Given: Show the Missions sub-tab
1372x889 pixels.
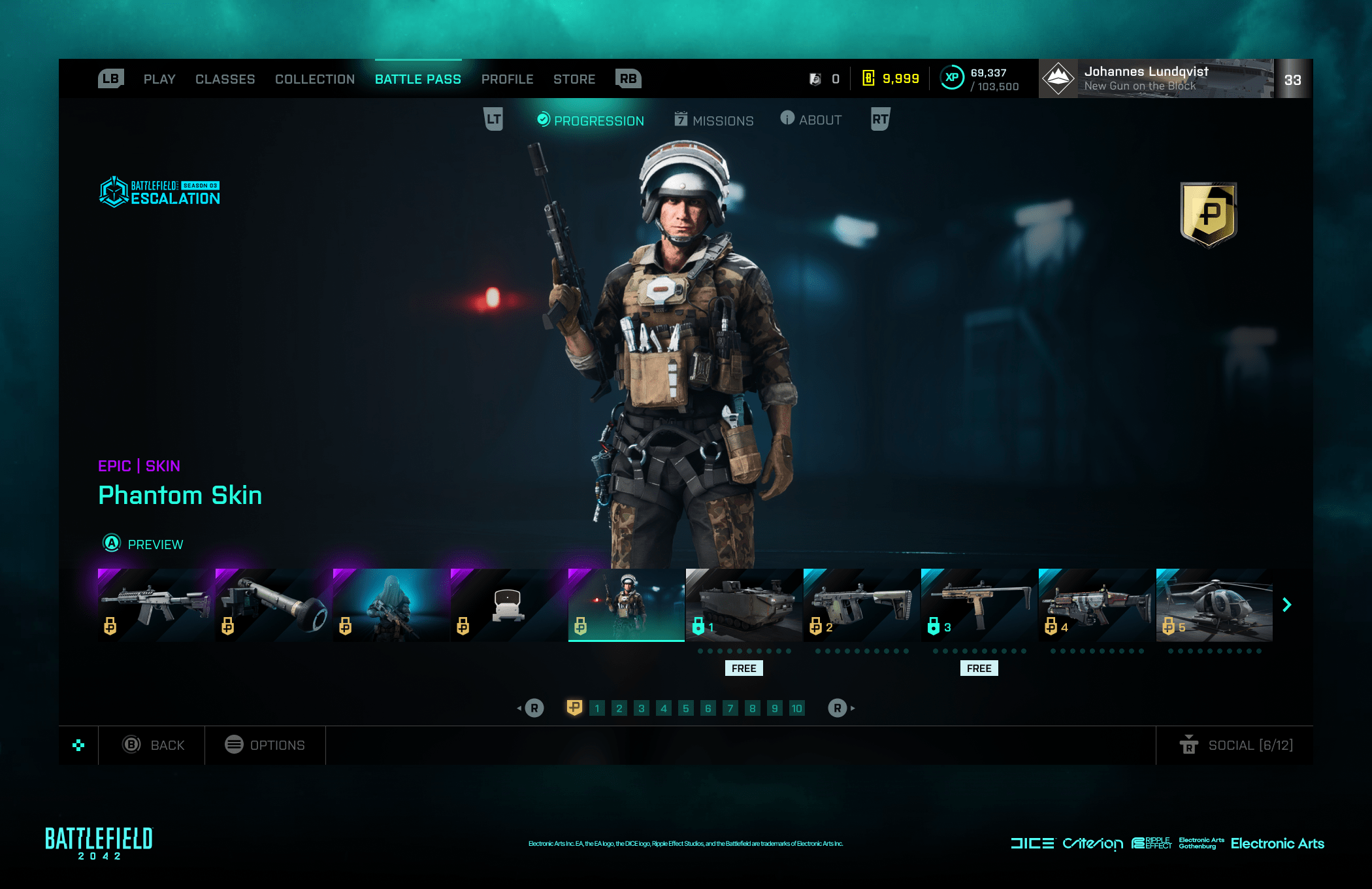Looking at the screenshot, I should click(x=714, y=120).
